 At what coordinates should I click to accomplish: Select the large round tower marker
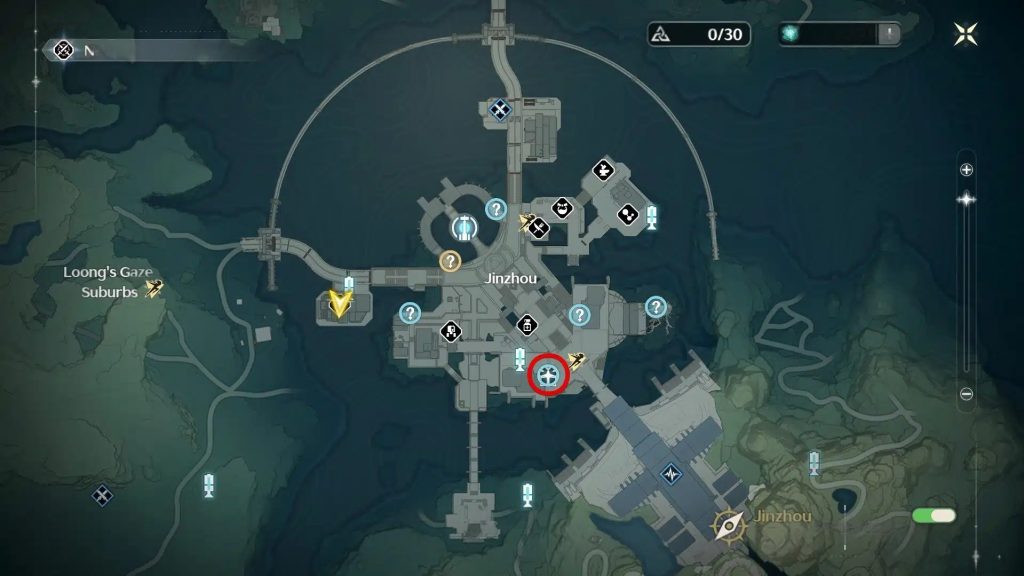pyautogui.click(x=462, y=228)
